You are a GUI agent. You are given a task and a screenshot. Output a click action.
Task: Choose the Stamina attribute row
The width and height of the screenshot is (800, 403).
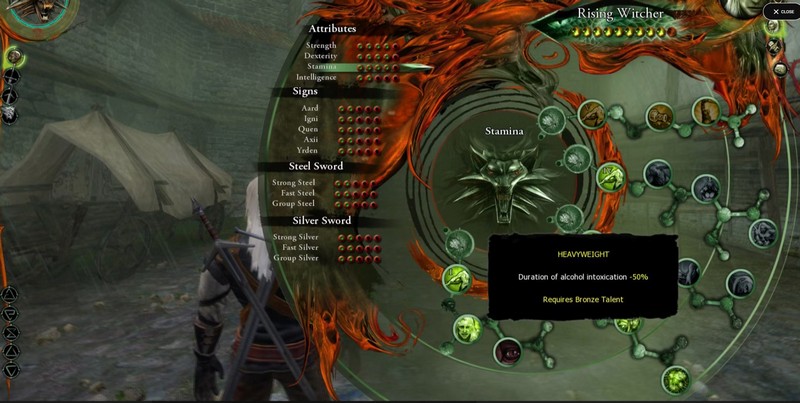pyautogui.click(x=322, y=66)
